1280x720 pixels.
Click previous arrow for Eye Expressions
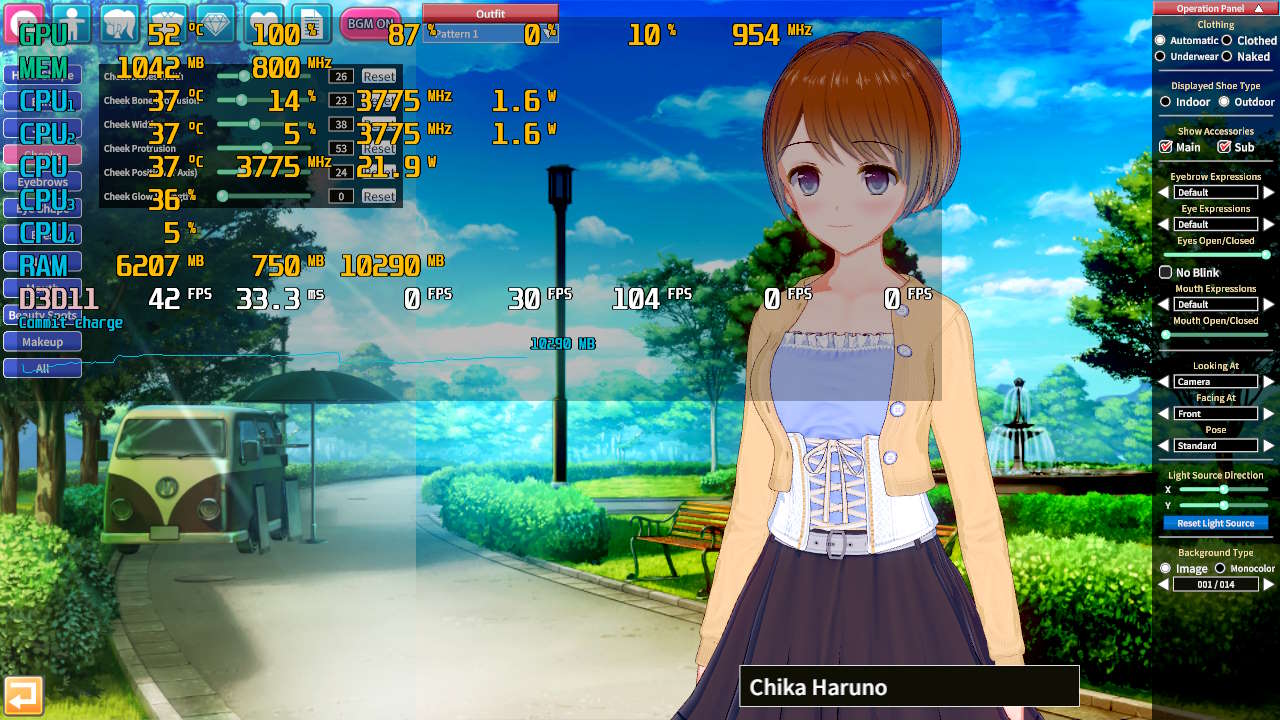coord(1163,224)
